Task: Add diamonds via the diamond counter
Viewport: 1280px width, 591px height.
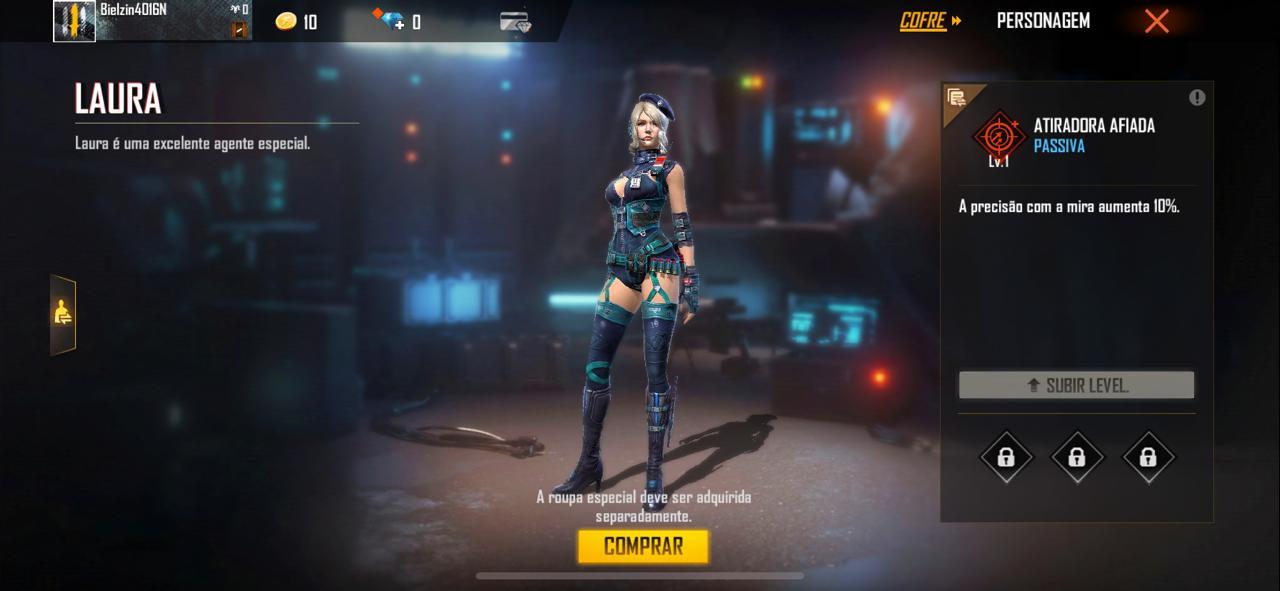Action: point(394,21)
